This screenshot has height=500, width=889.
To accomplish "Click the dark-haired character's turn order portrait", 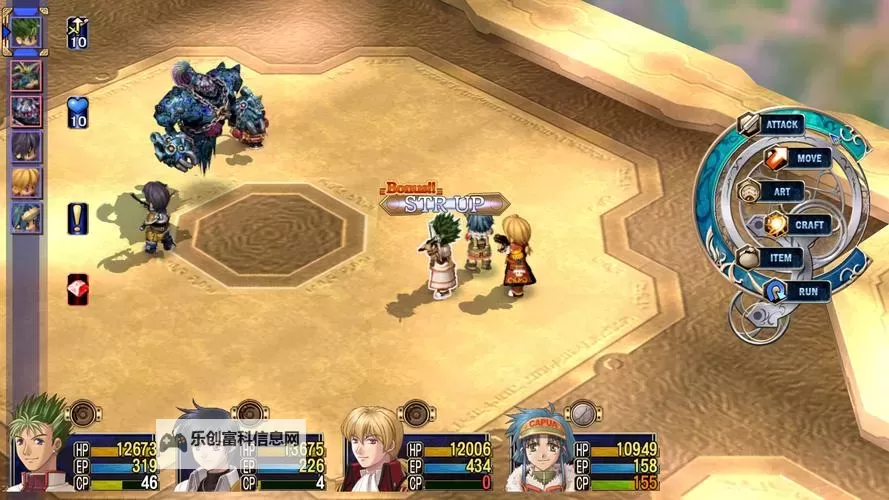I will coord(26,146).
